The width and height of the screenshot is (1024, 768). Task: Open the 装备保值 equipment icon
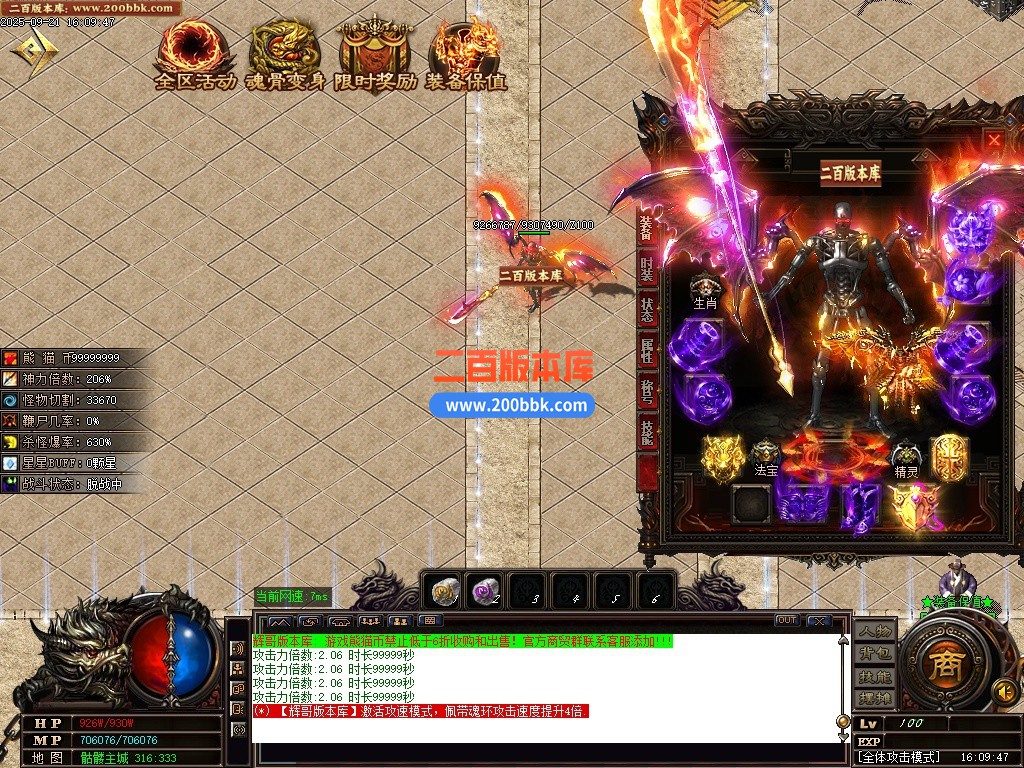pos(465,57)
